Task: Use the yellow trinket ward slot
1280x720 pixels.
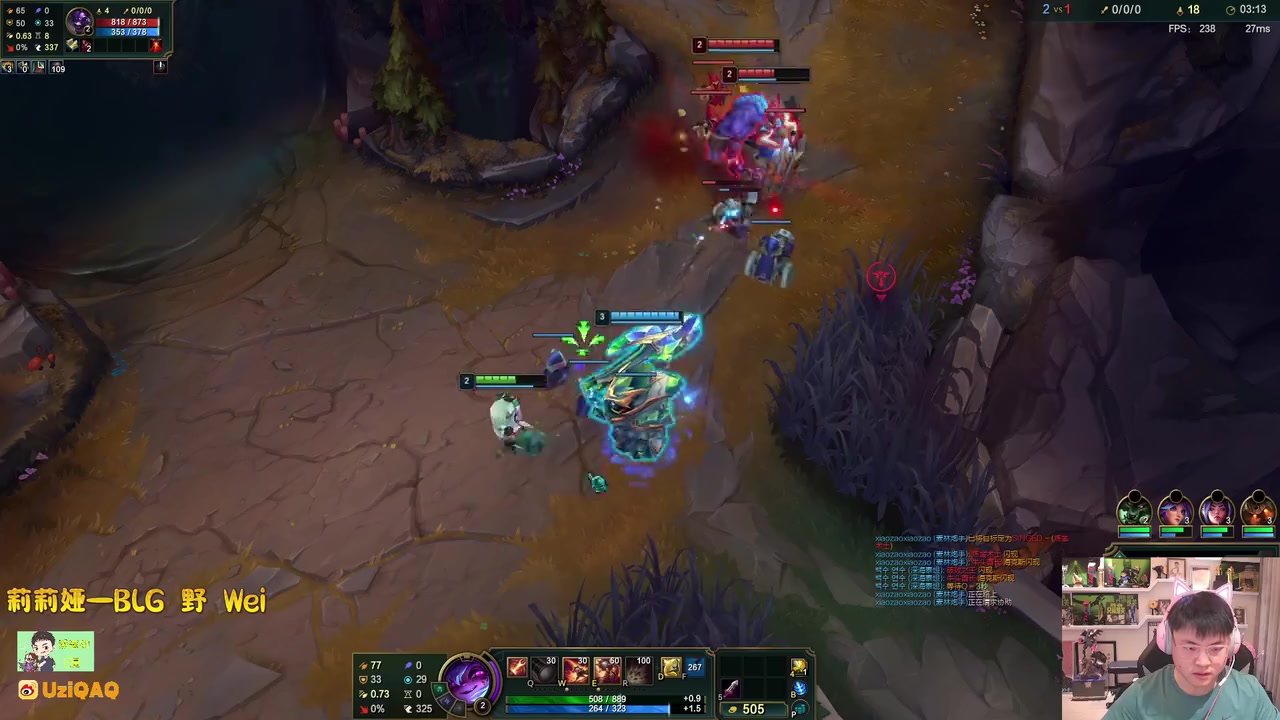Action: (x=799, y=667)
